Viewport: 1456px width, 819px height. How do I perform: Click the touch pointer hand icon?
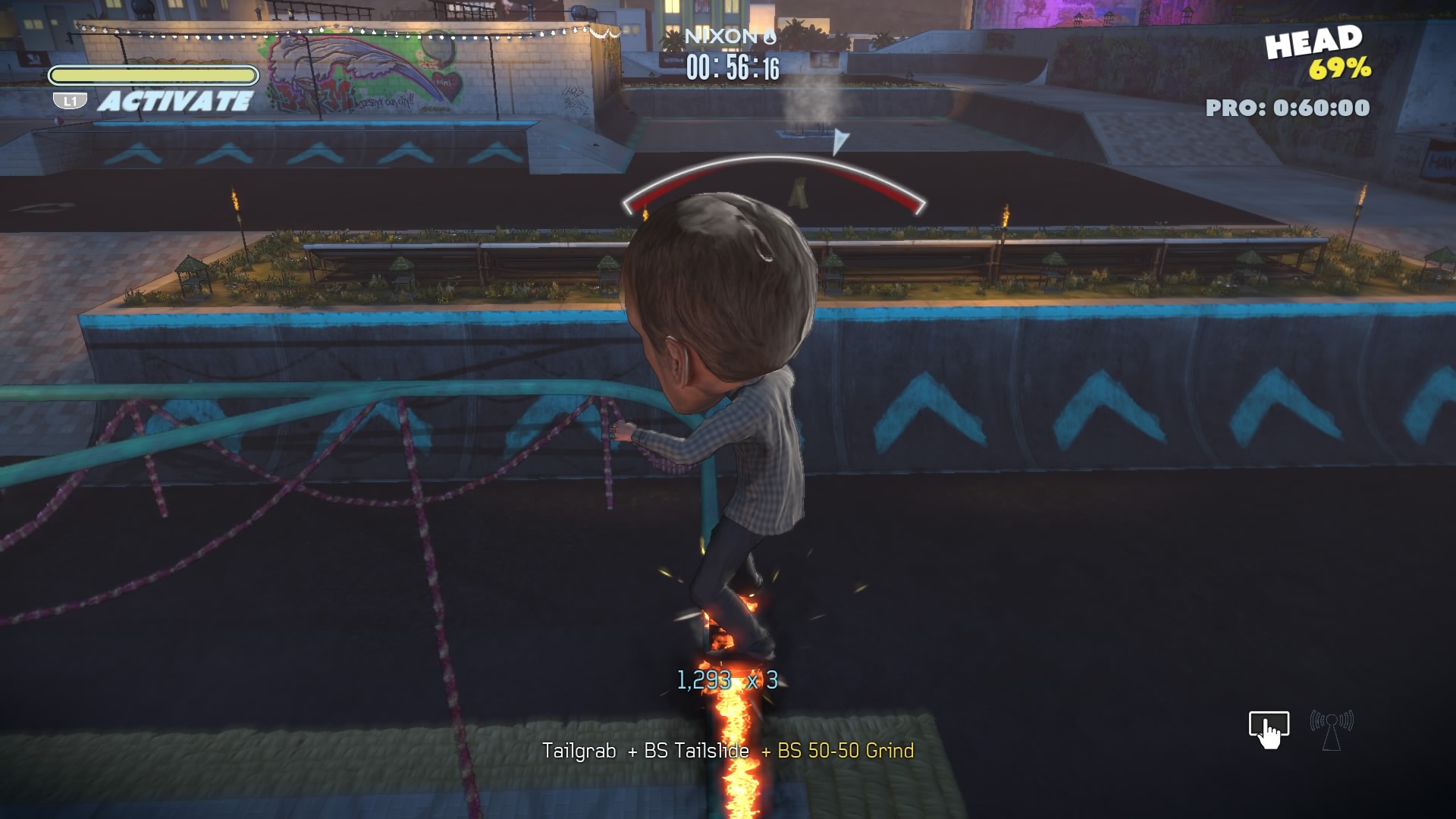[1269, 729]
